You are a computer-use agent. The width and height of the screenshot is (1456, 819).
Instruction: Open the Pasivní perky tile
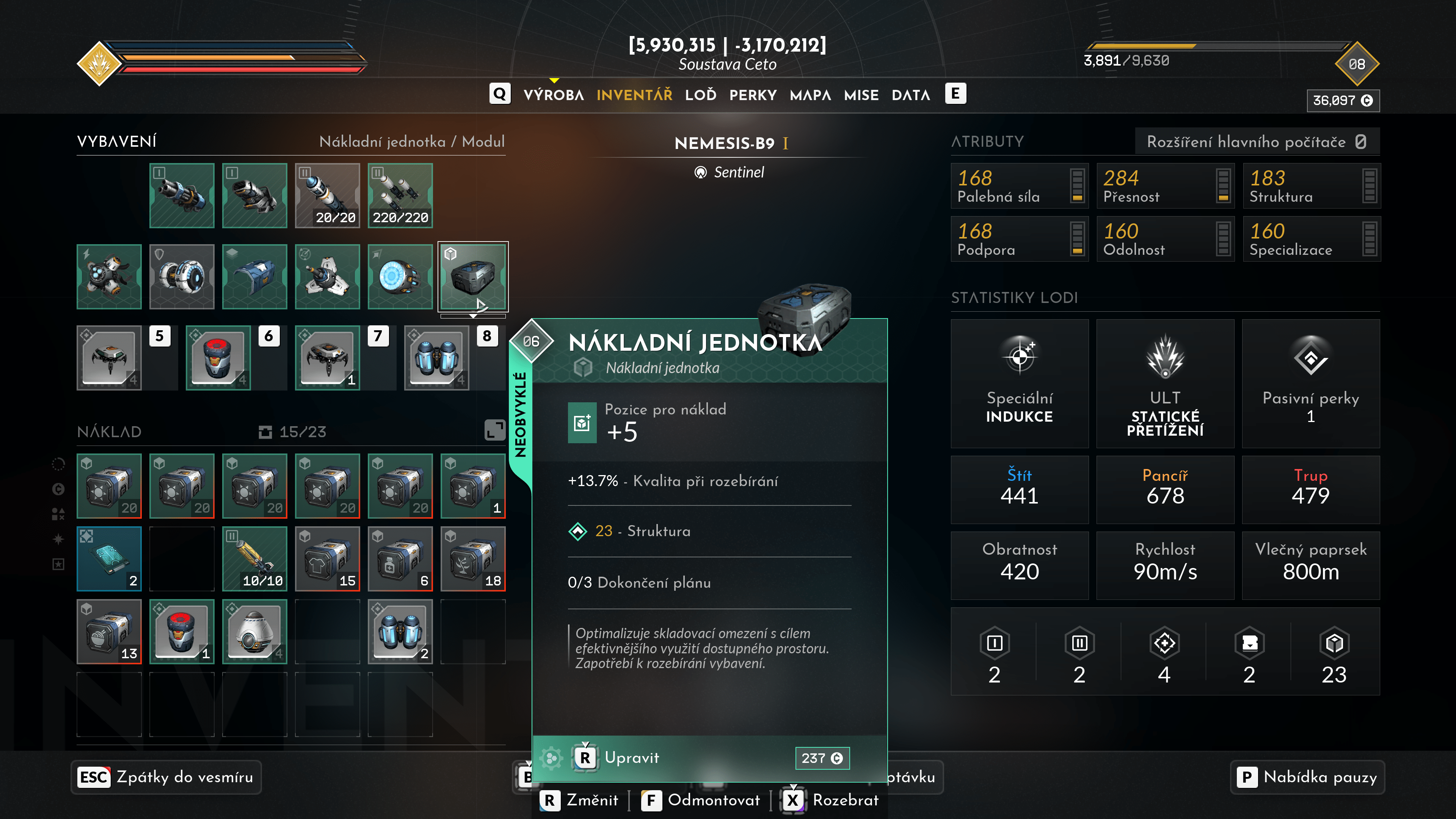(1310, 383)
